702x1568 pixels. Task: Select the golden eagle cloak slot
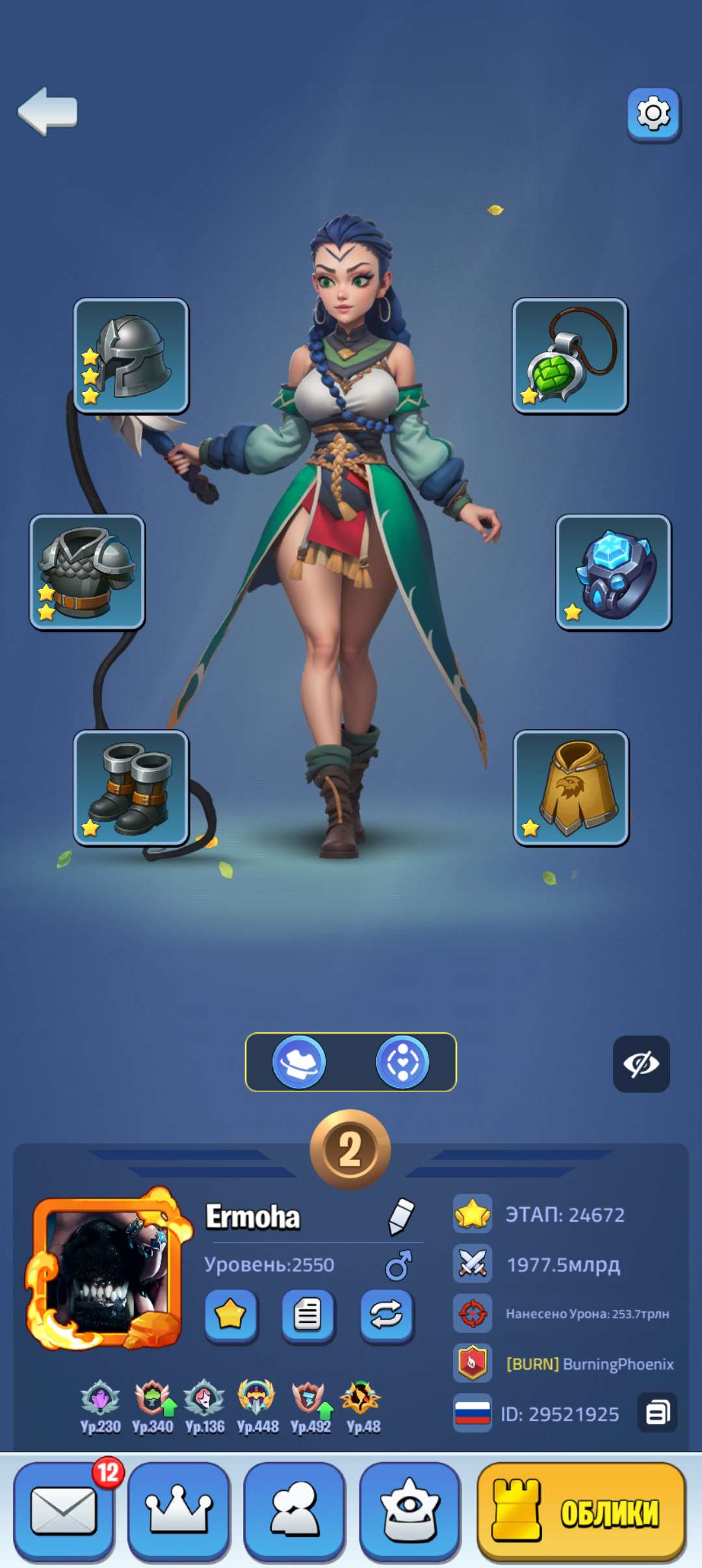pyautogui.click(x=571, y=787)
